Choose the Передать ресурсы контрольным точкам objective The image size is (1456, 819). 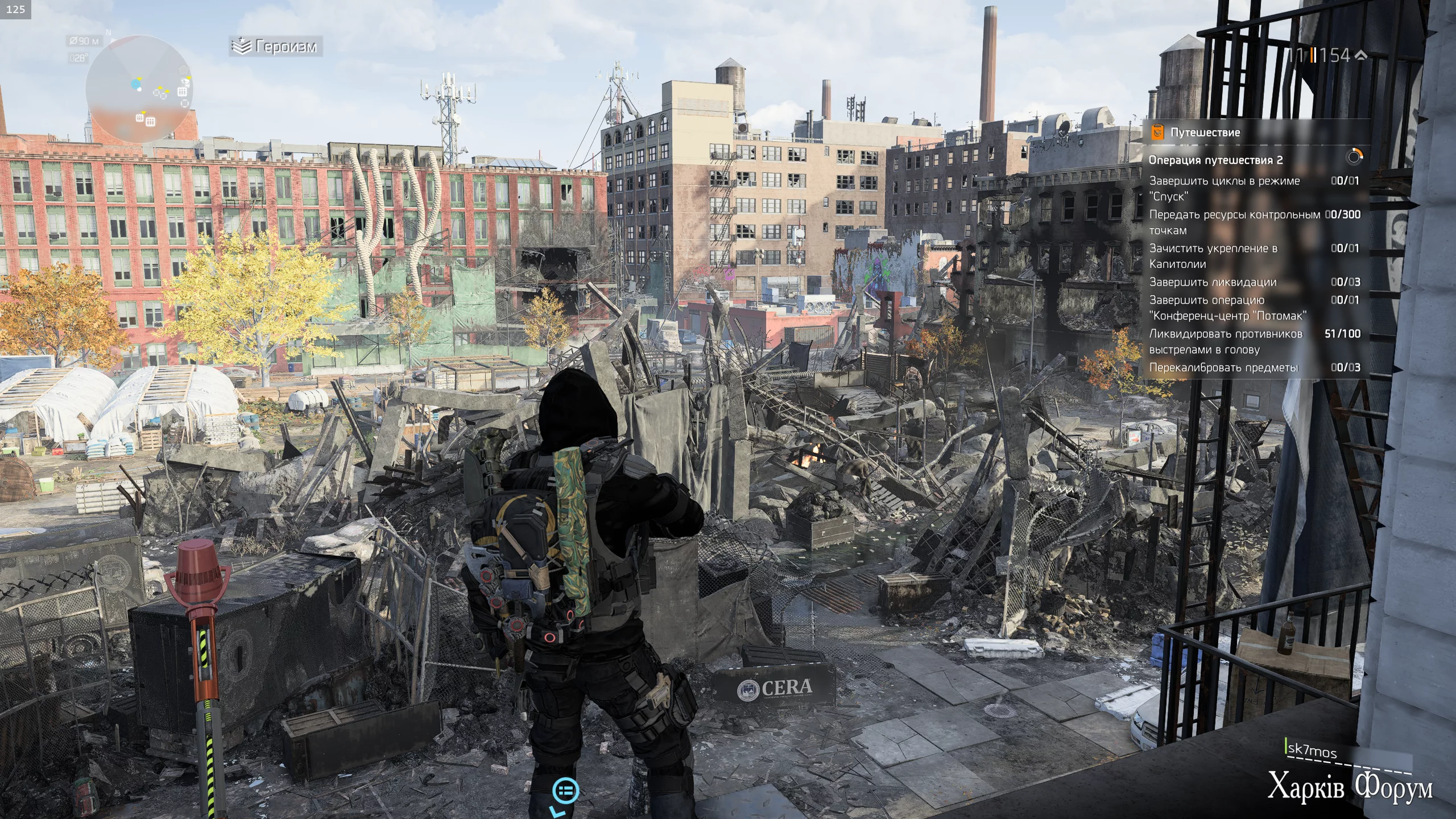point(1234,222)
